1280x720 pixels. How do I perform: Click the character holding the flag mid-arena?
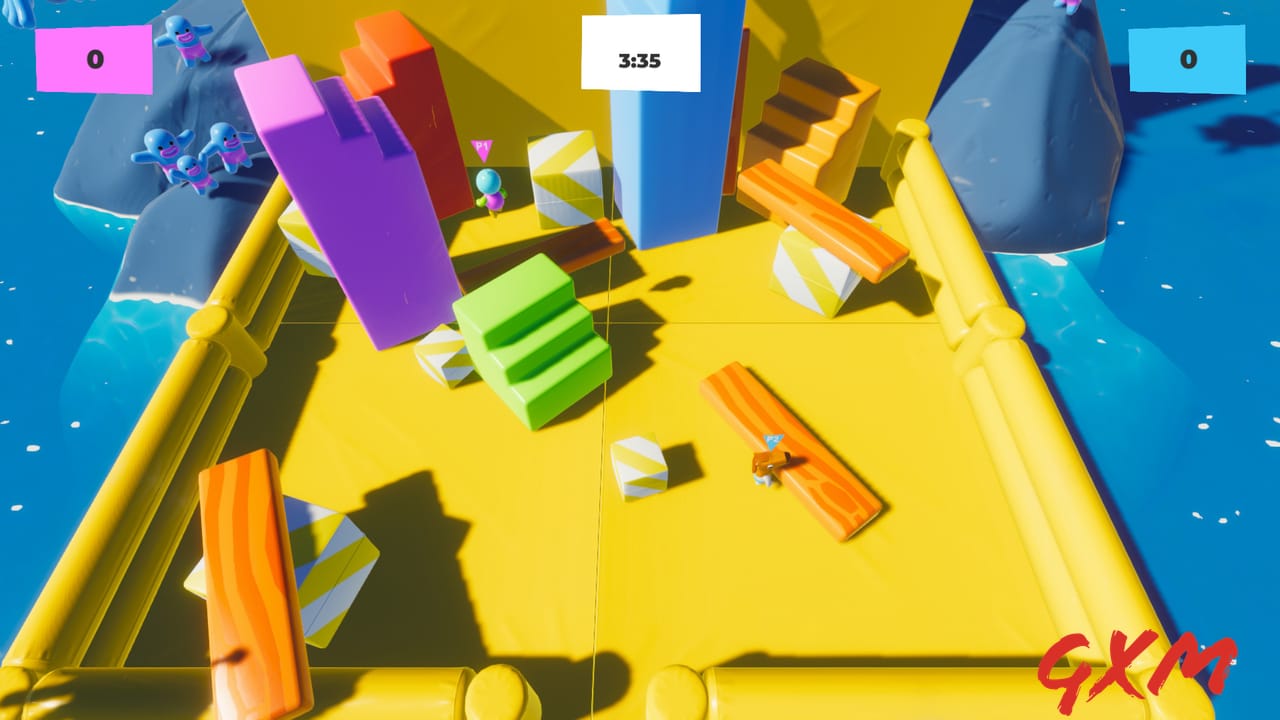click(770, 465)
